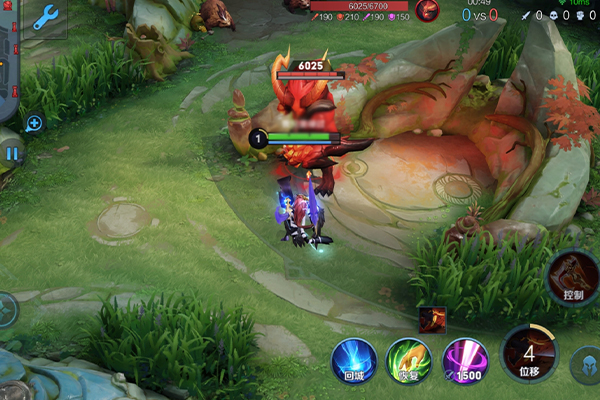The width and height of the screenshot is (600, 400).
Task: Toggle the blue pause button
Action: 12,154
